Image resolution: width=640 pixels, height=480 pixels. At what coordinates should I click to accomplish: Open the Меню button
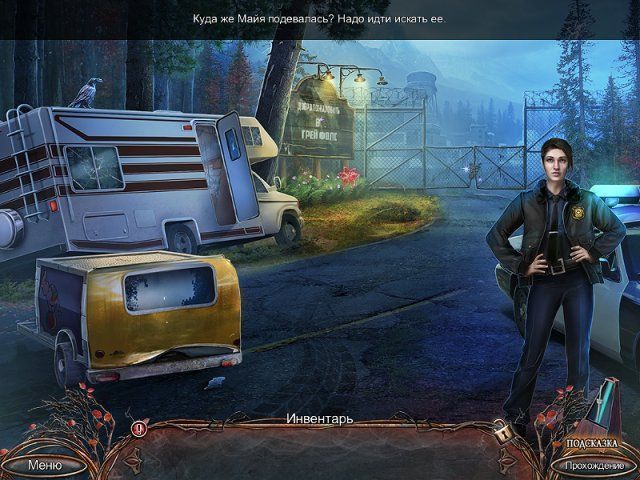point(44,465)
